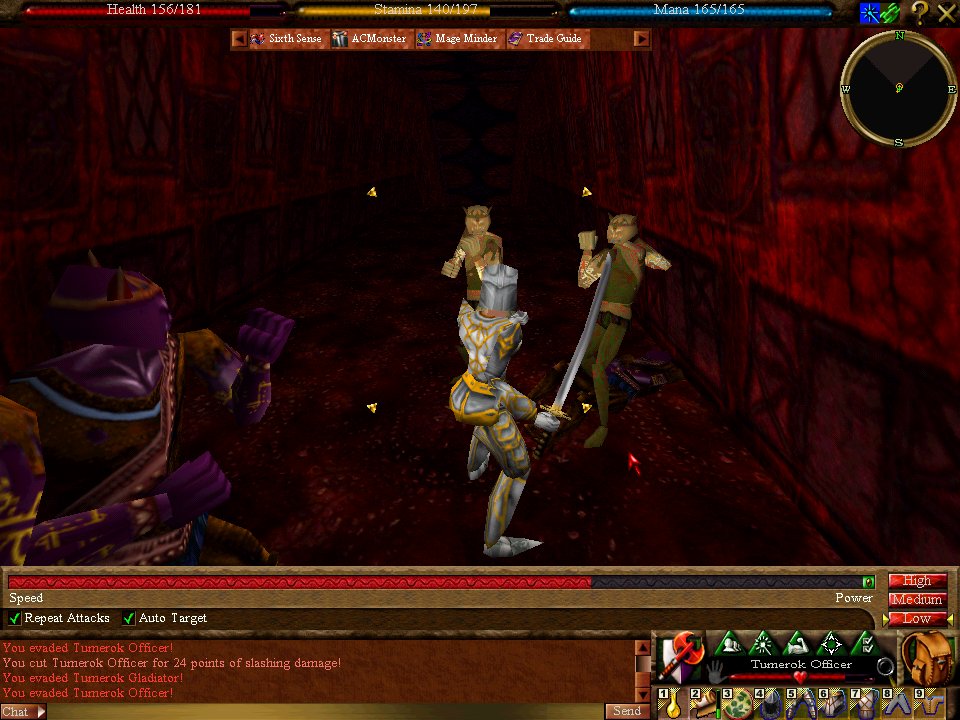Toggle the Repeat Attacks checkbox
Screen dimensions: 960x720
(15, 619)
